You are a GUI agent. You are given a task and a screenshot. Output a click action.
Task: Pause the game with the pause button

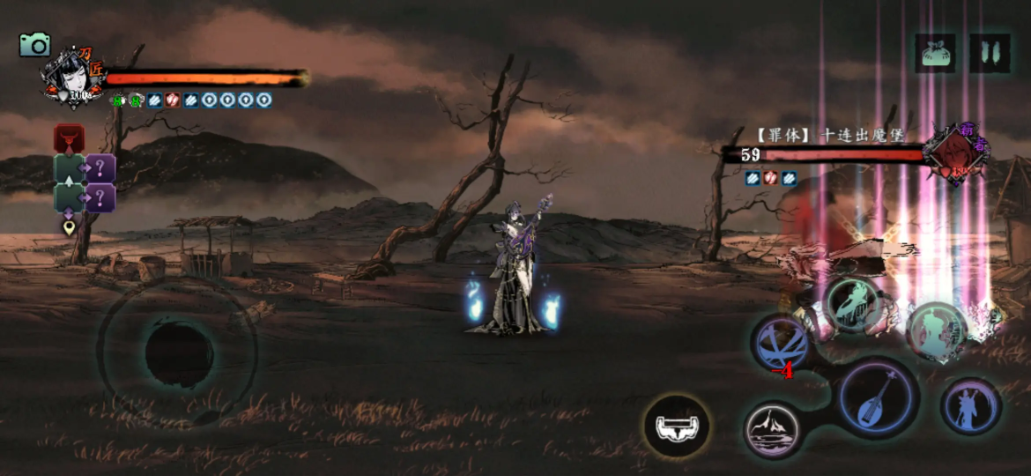989,52
